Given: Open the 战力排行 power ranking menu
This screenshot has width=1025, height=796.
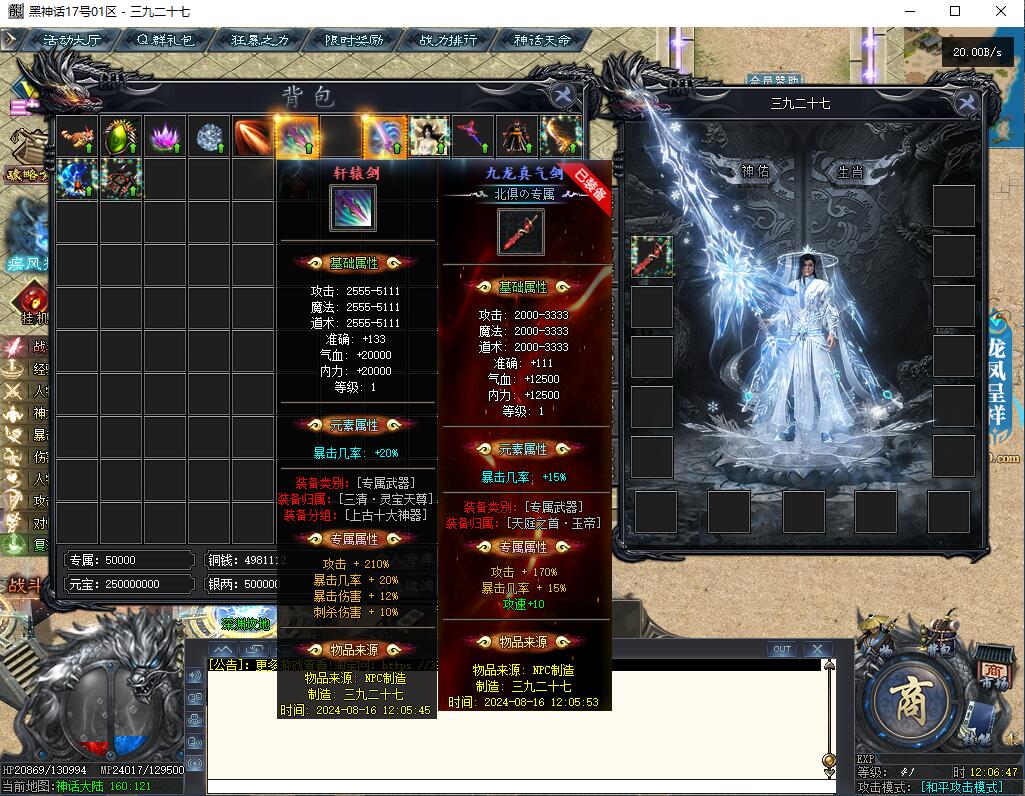Looking at the screenshot, I should [x=448, y=41].
